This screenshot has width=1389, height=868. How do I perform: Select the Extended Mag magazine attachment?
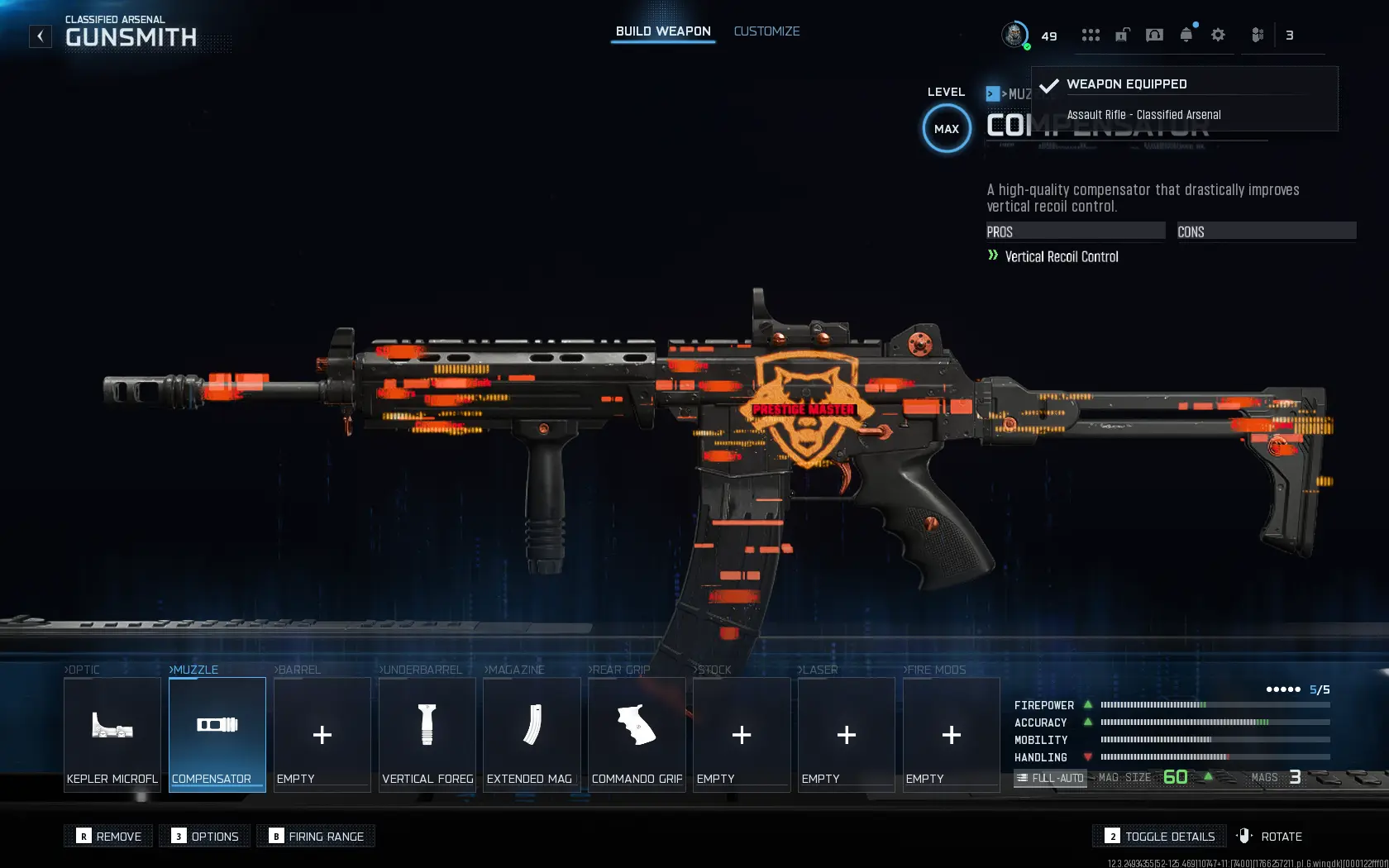click(x=532, y=734)
